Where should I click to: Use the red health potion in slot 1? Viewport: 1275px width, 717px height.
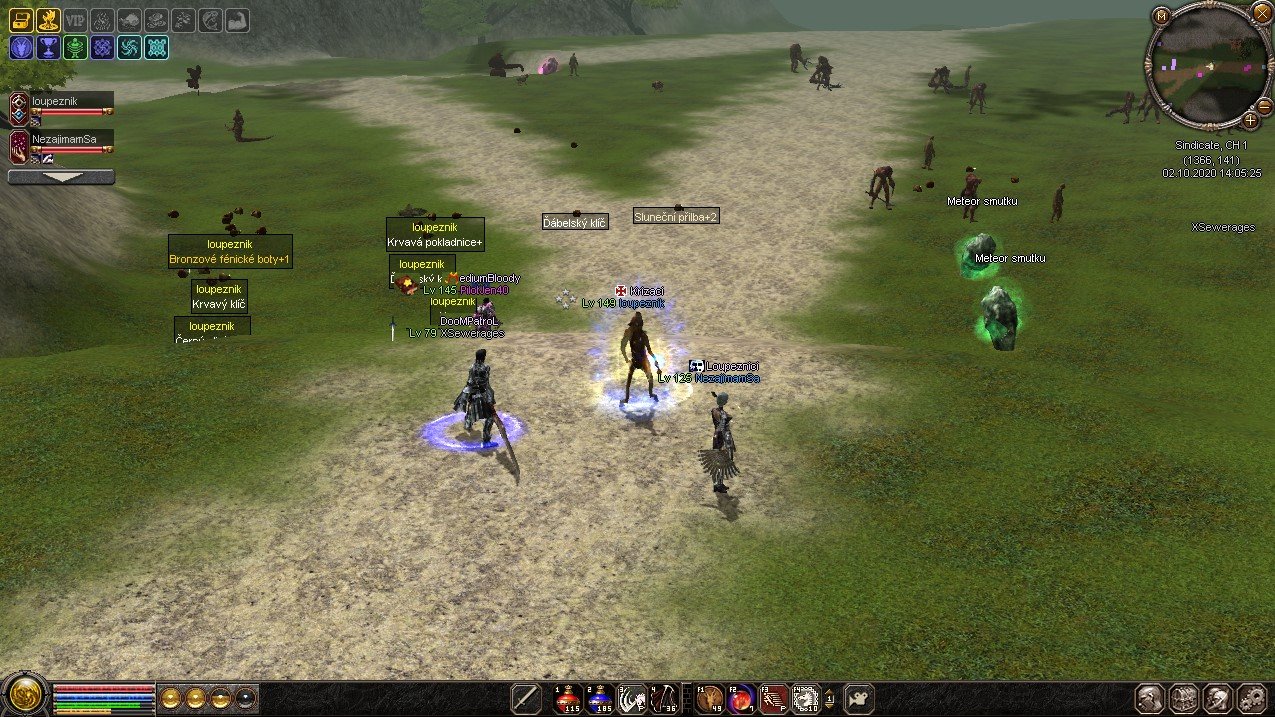coord(568,698)
